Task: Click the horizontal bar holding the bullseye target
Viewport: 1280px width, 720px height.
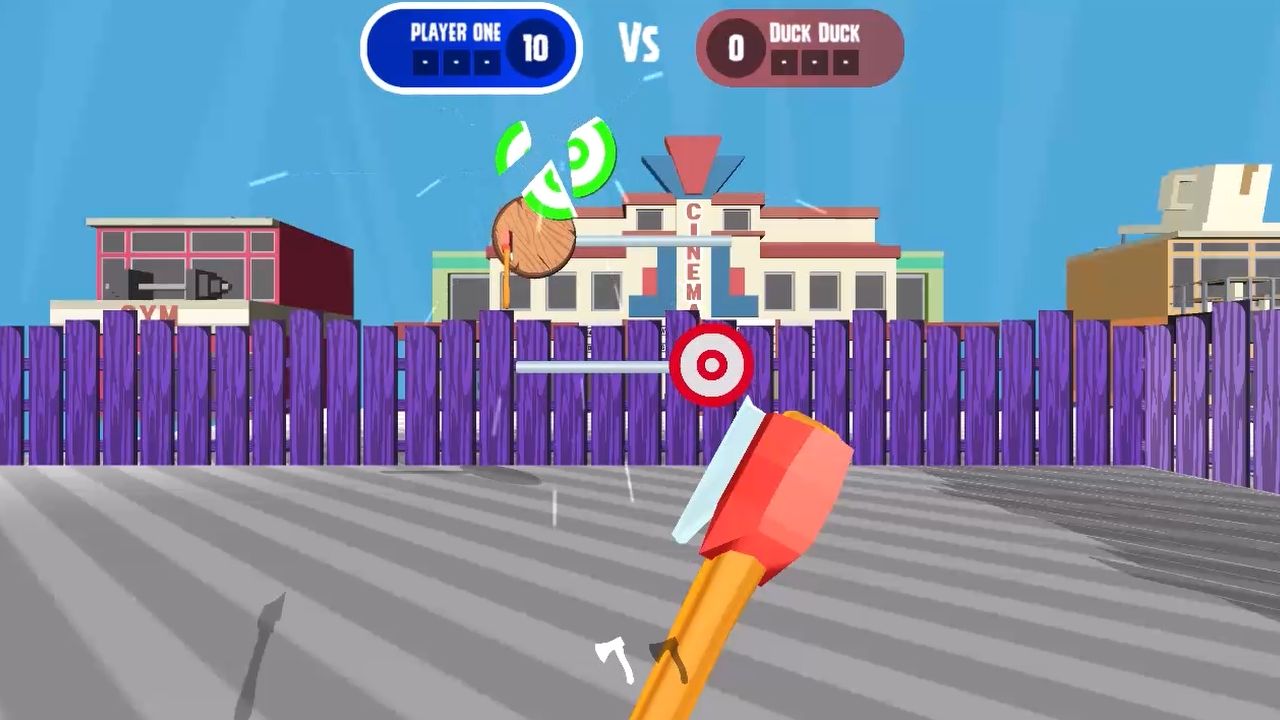Action: (x=590, y=366)
